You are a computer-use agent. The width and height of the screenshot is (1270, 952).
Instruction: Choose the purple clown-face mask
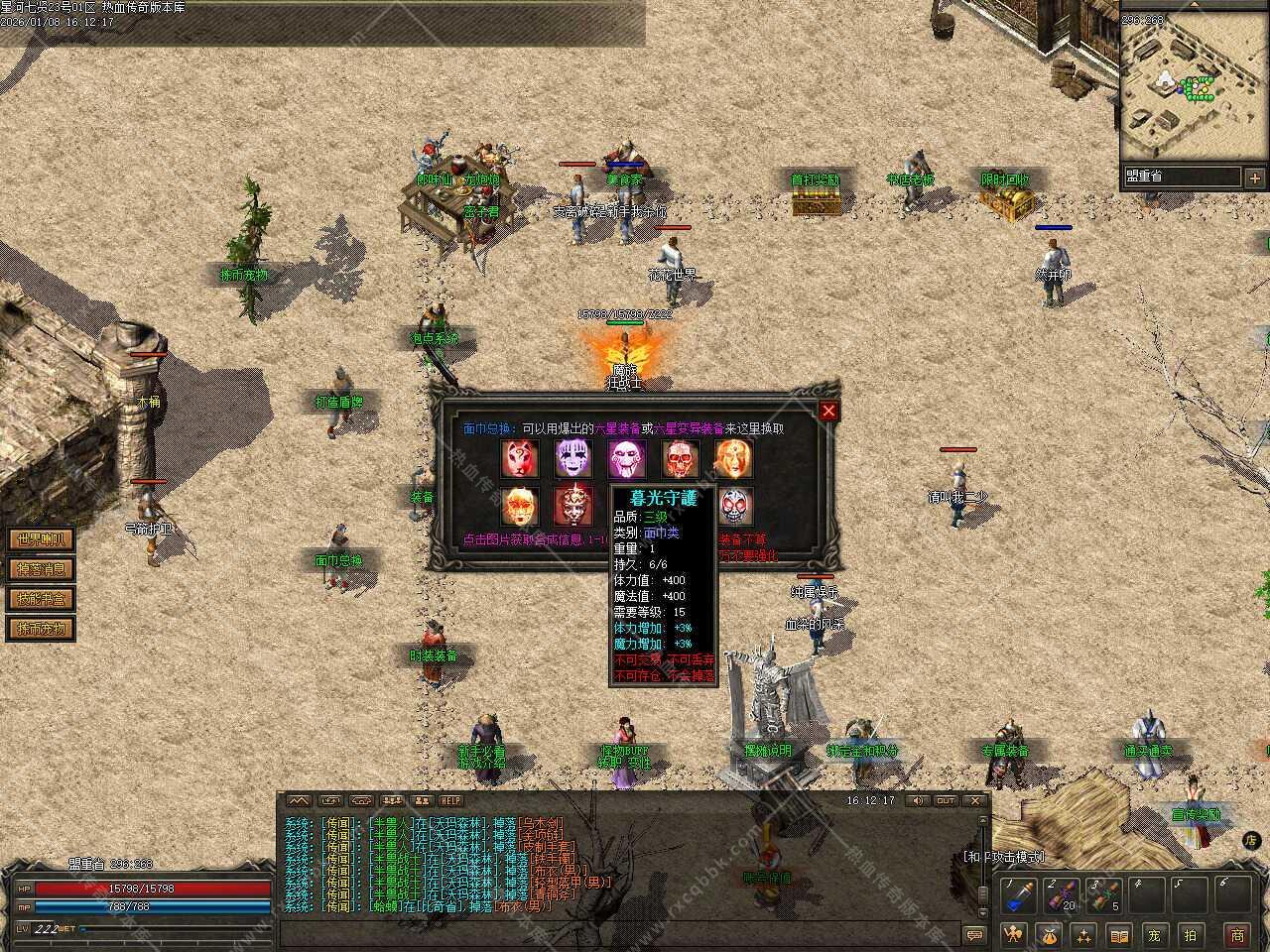click(x=572, y=458)
